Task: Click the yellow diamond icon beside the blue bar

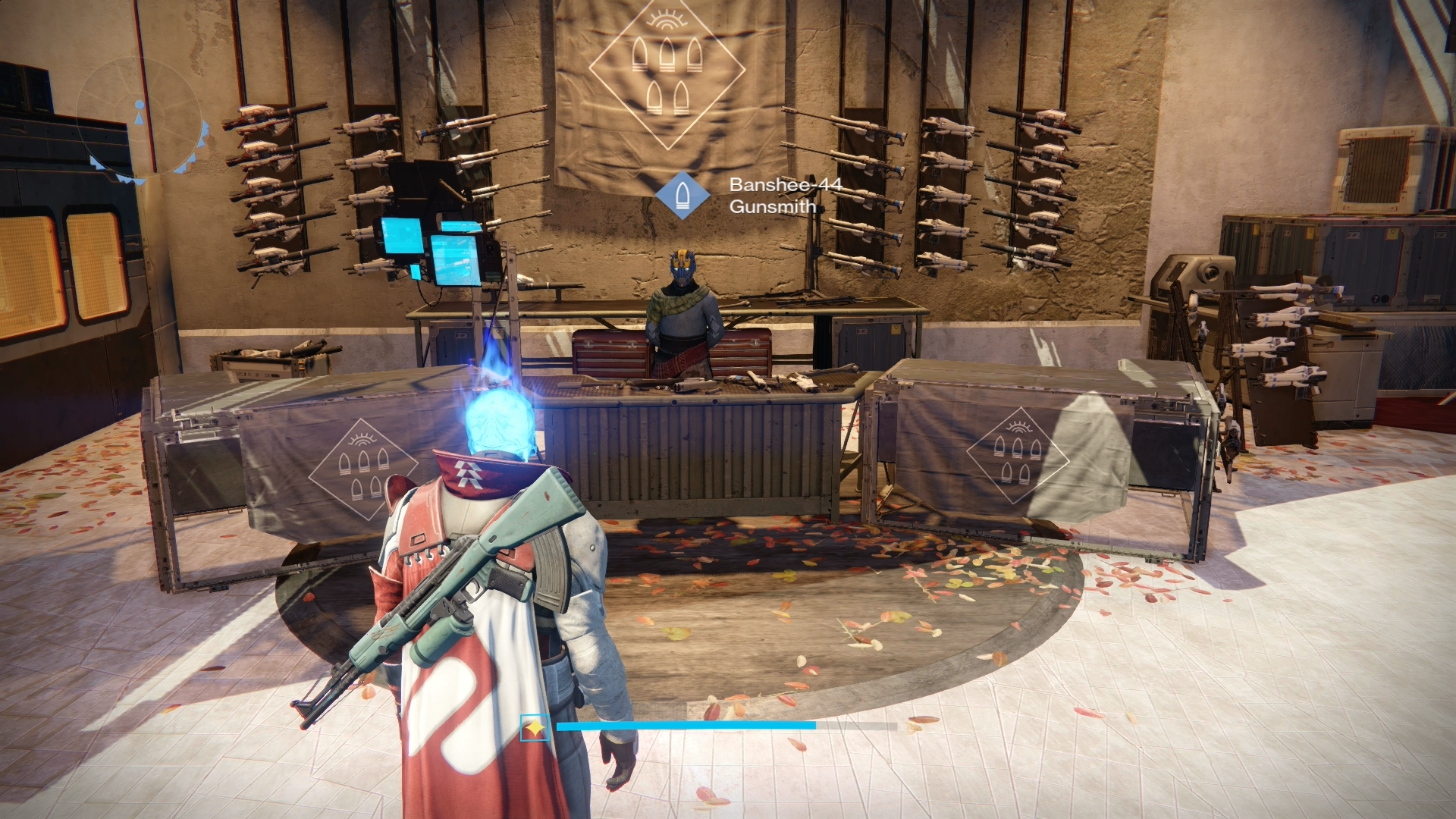Action: 535,729
